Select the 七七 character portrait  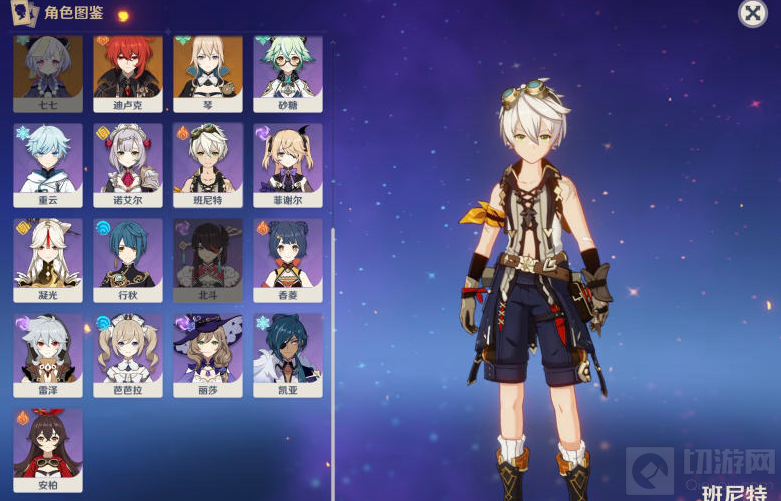tap(48, 71)
